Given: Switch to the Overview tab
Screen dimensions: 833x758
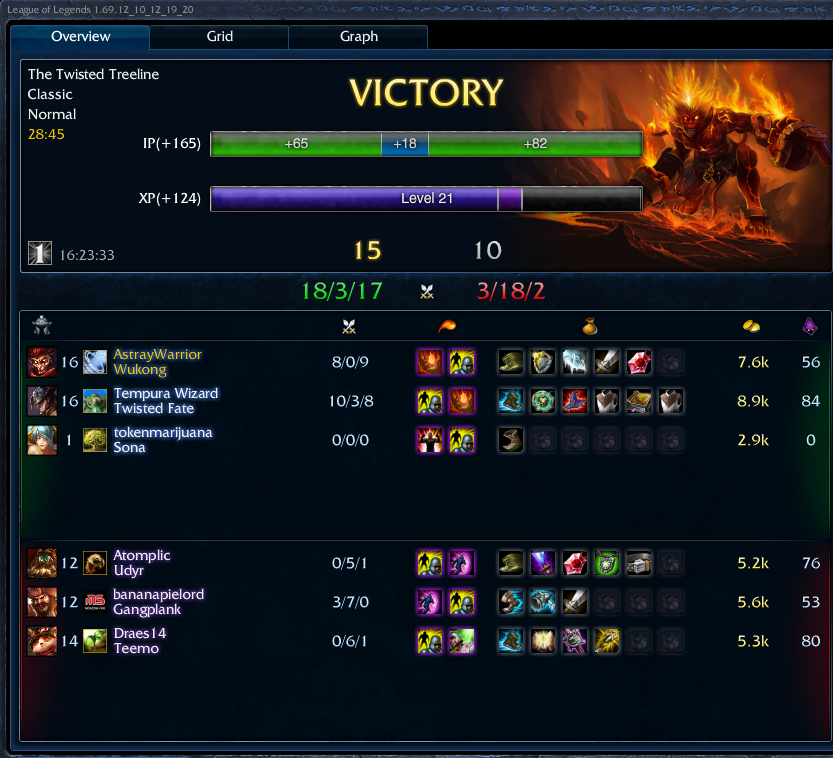Looking at the screenshot, I should click(81, 37).
